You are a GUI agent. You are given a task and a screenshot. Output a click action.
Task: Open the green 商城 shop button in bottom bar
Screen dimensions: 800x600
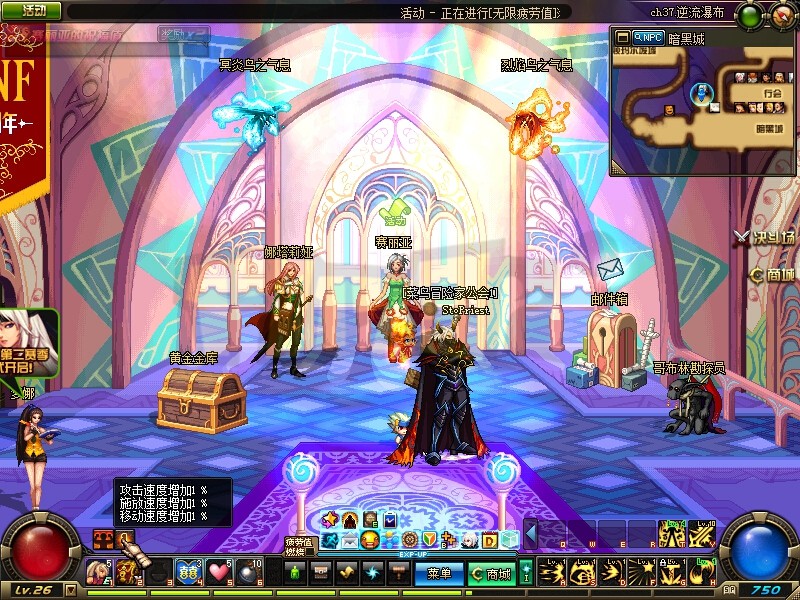pos(491,574)
